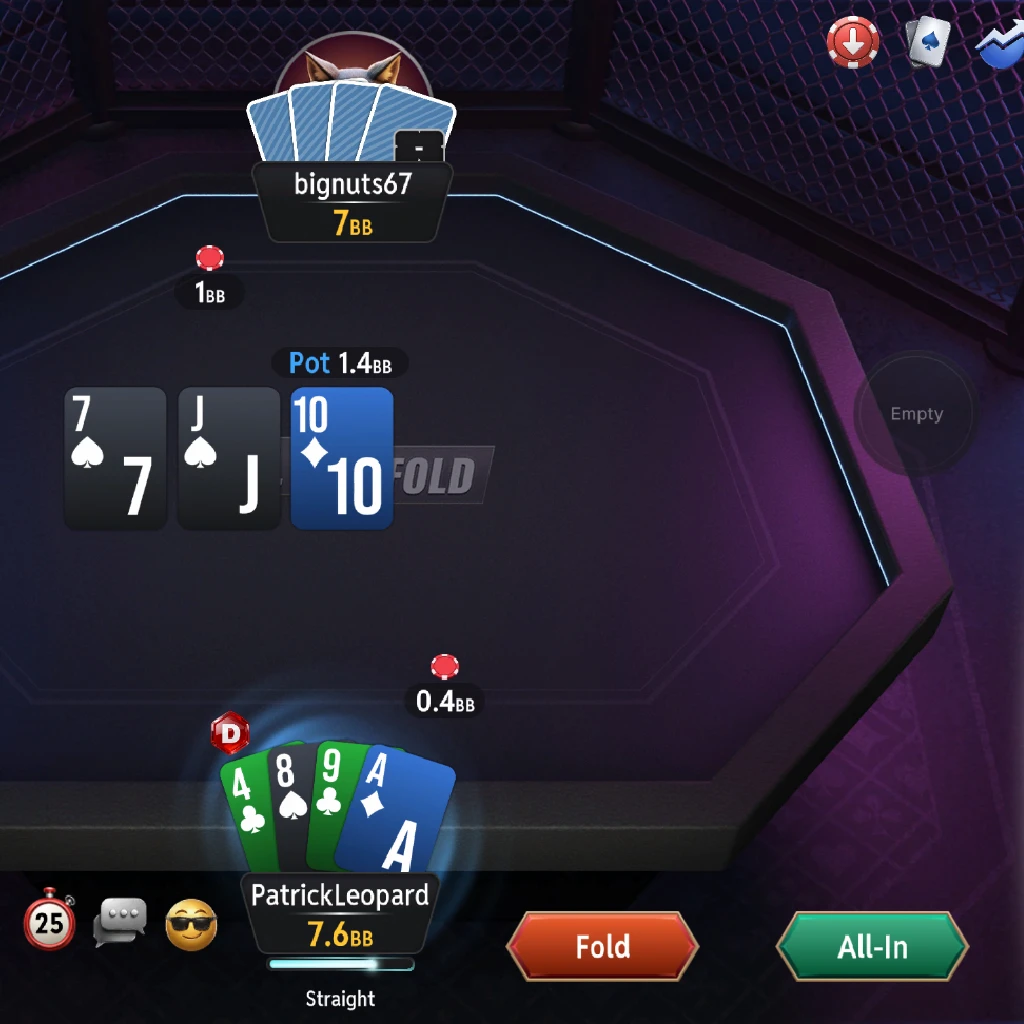The image size is (1024, 1024).
Task: Open the sunglasses emoji reactions
Action: [191, 924]
